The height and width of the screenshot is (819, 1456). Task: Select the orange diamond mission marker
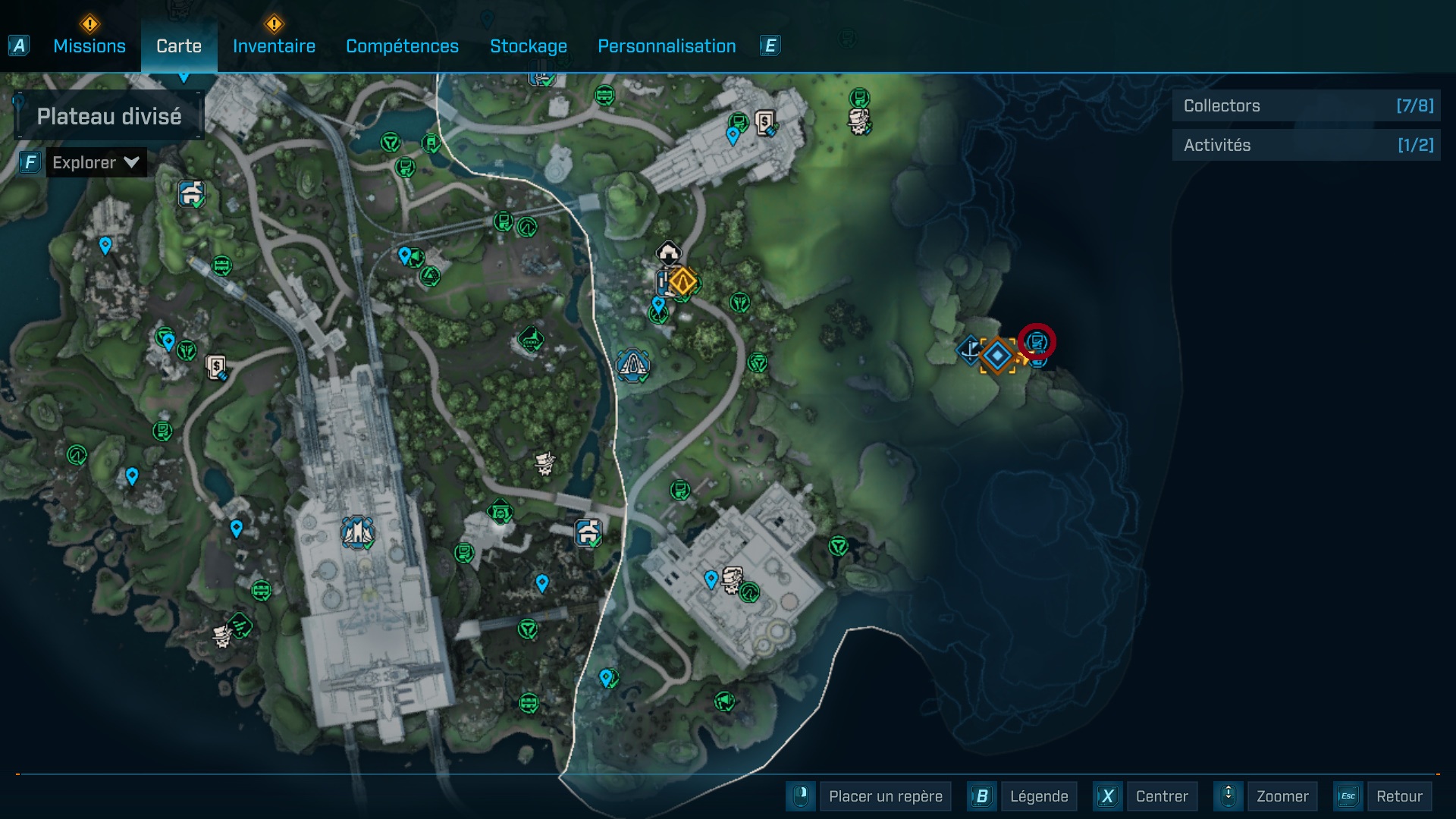point(682,282)
